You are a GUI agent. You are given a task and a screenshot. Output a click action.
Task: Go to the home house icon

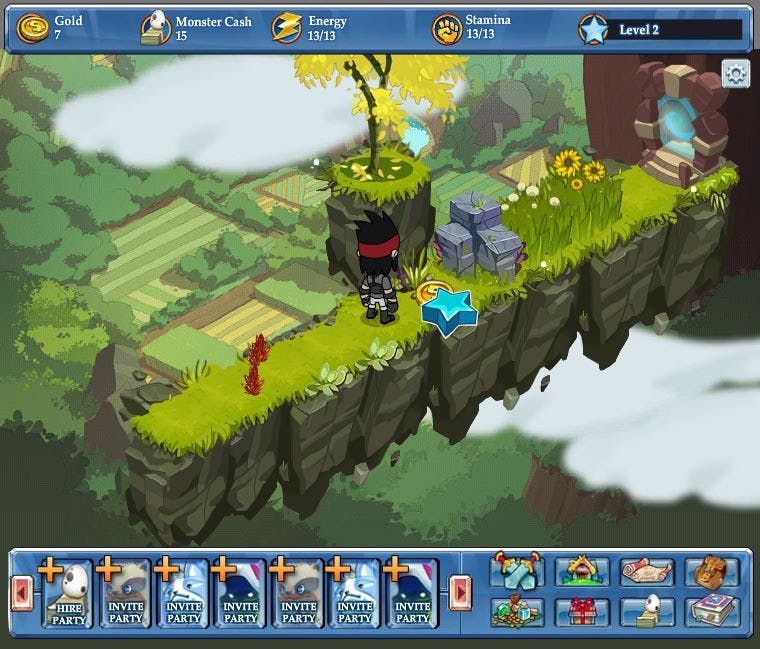(582, 571)
